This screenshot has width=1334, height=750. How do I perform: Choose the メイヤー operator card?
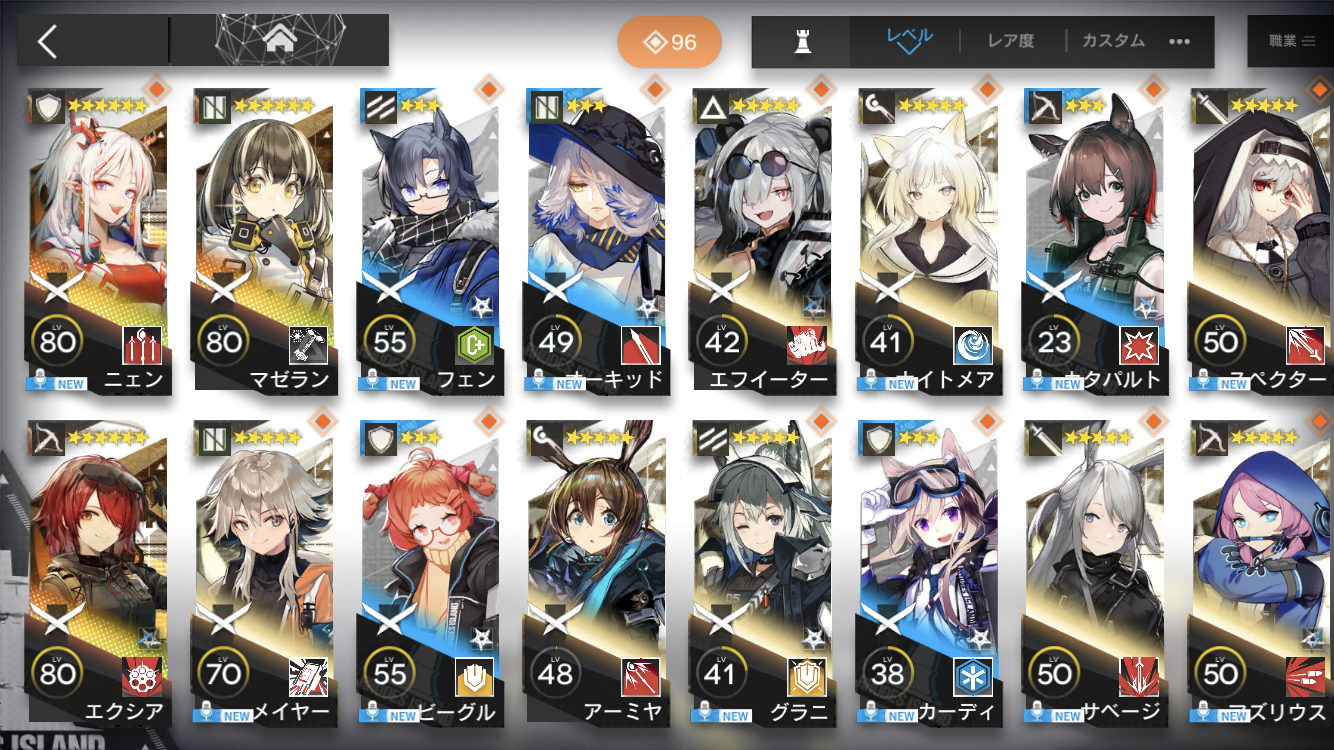[264, 570]
